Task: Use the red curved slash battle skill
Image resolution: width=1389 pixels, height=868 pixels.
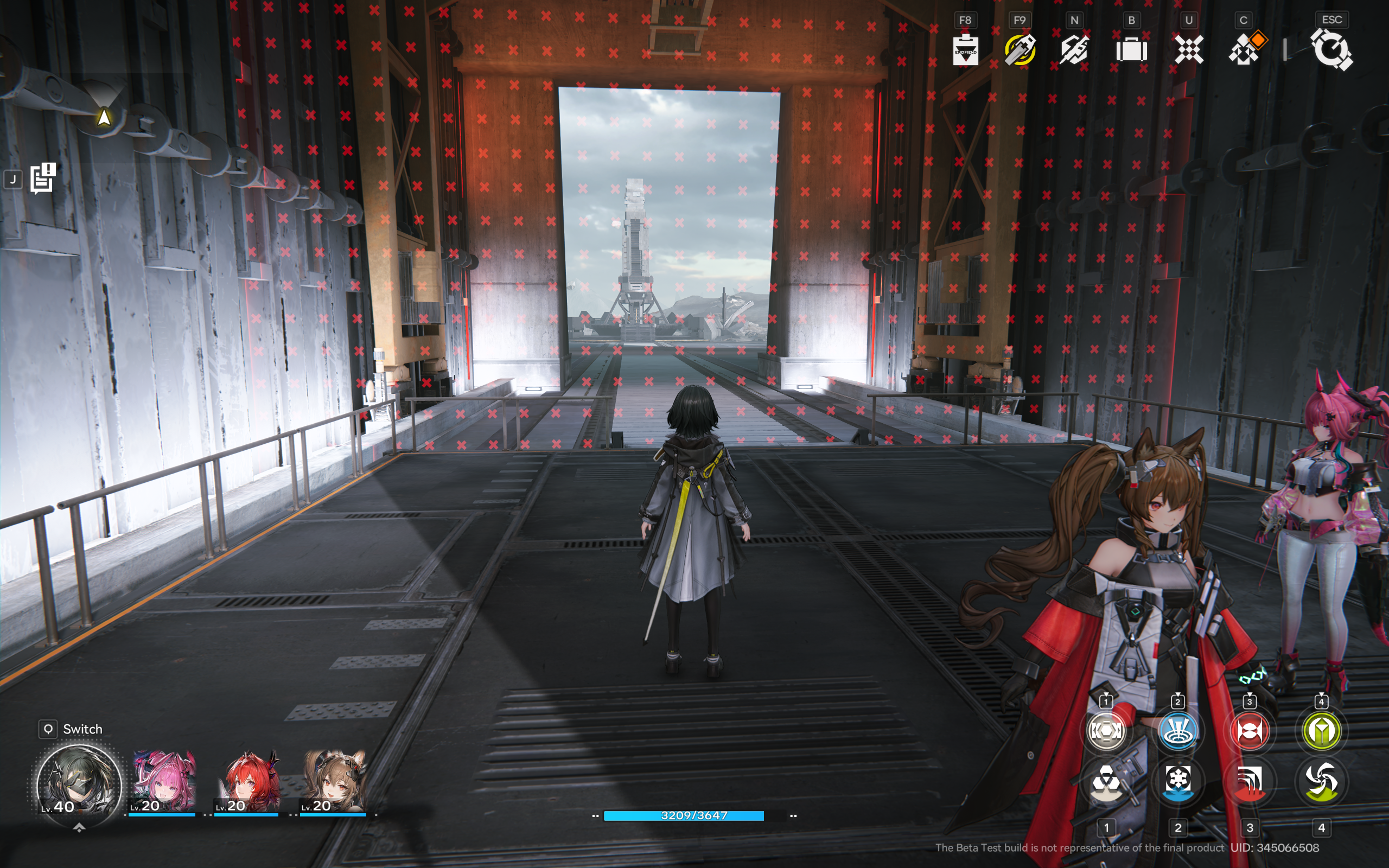Action: point(1250,782)
